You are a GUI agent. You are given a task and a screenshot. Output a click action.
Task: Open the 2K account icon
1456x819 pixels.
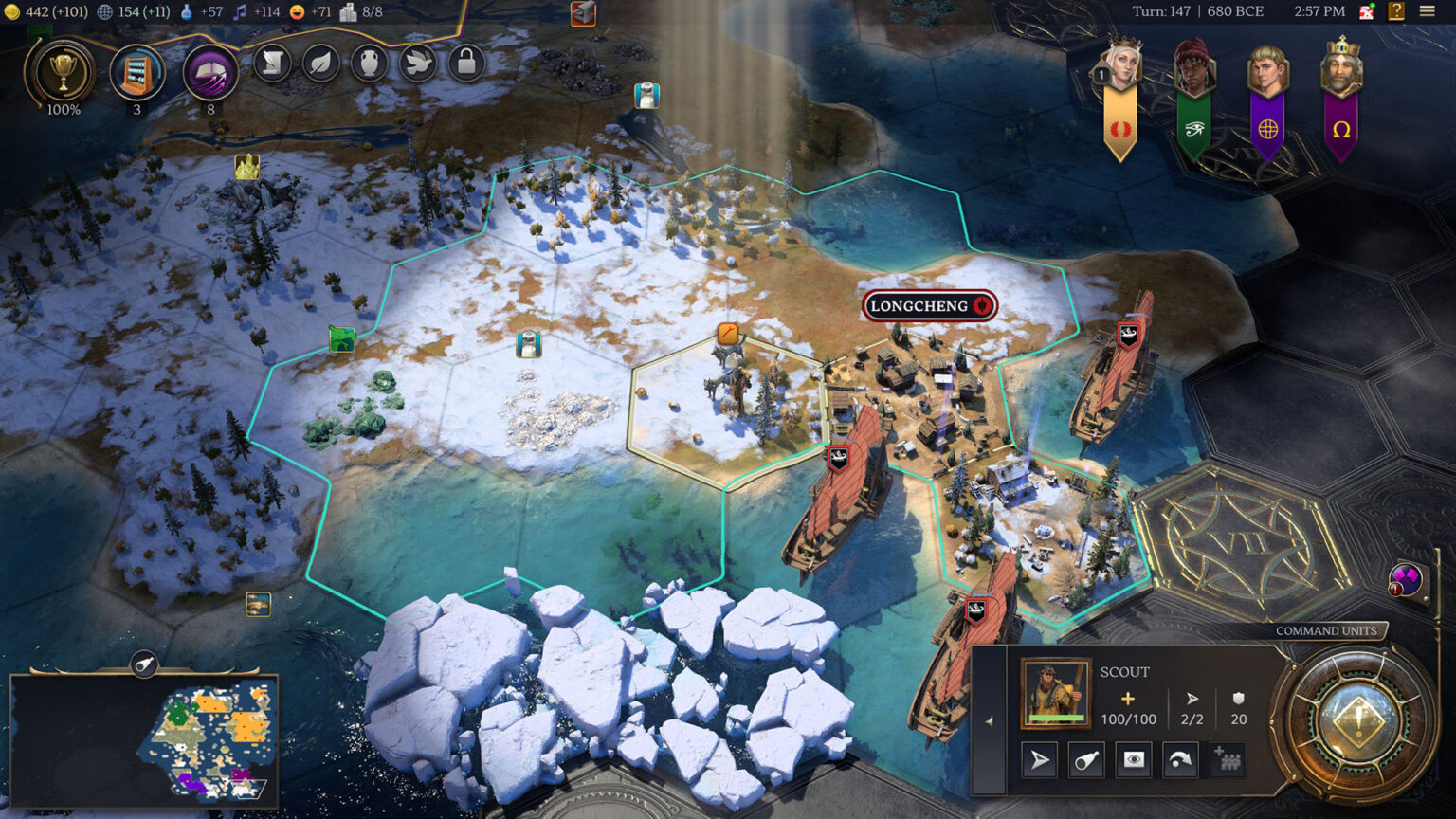click(1367, 11)
